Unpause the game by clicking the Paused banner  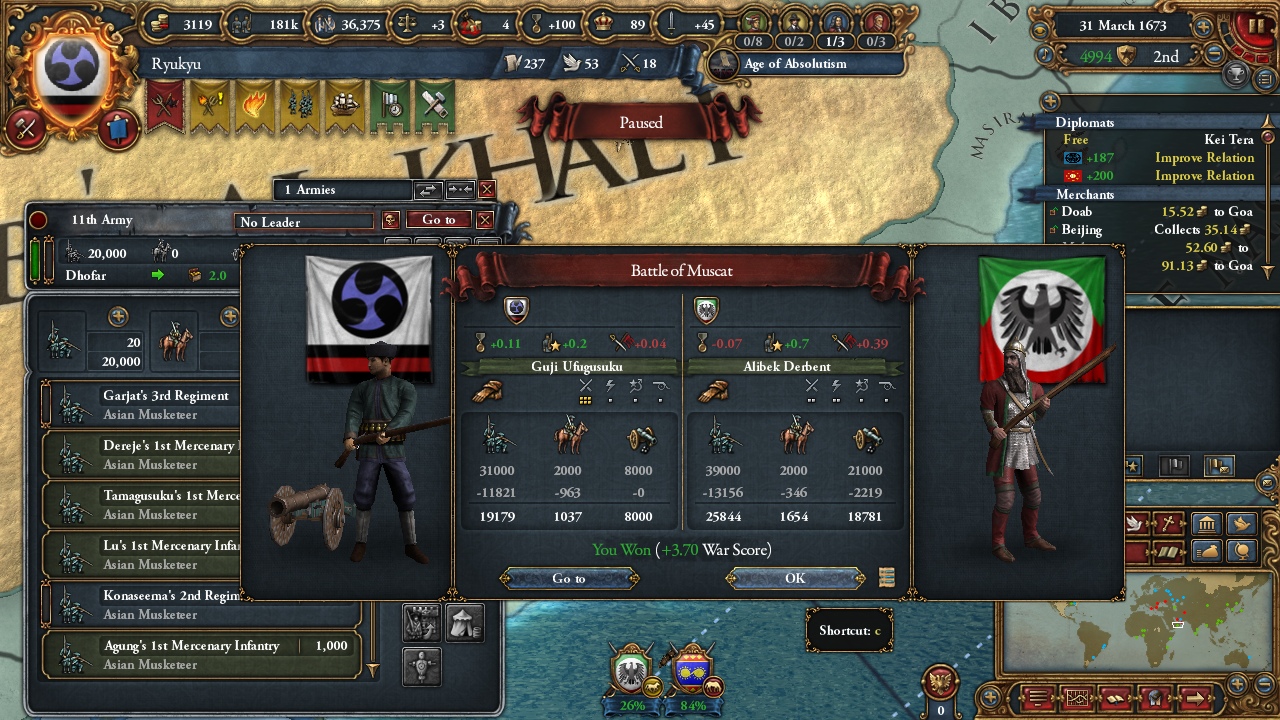pos(640,122)
